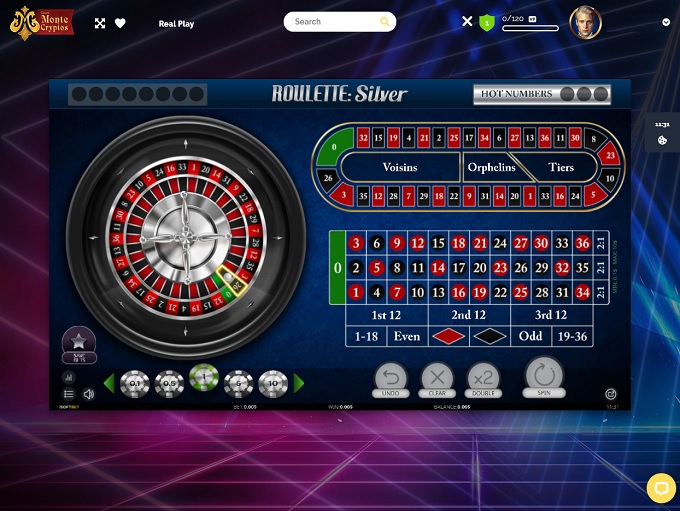Bet on green zero on the table
Image resolution: width=680 pixels, height=511 pixels.
337,268
